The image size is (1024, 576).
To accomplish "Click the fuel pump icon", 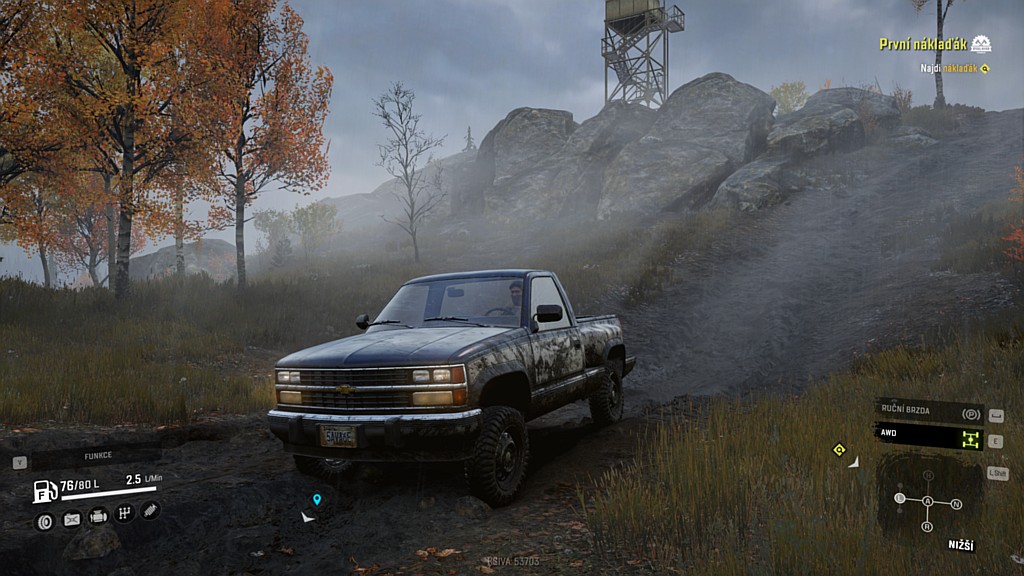I will point(45,491).
